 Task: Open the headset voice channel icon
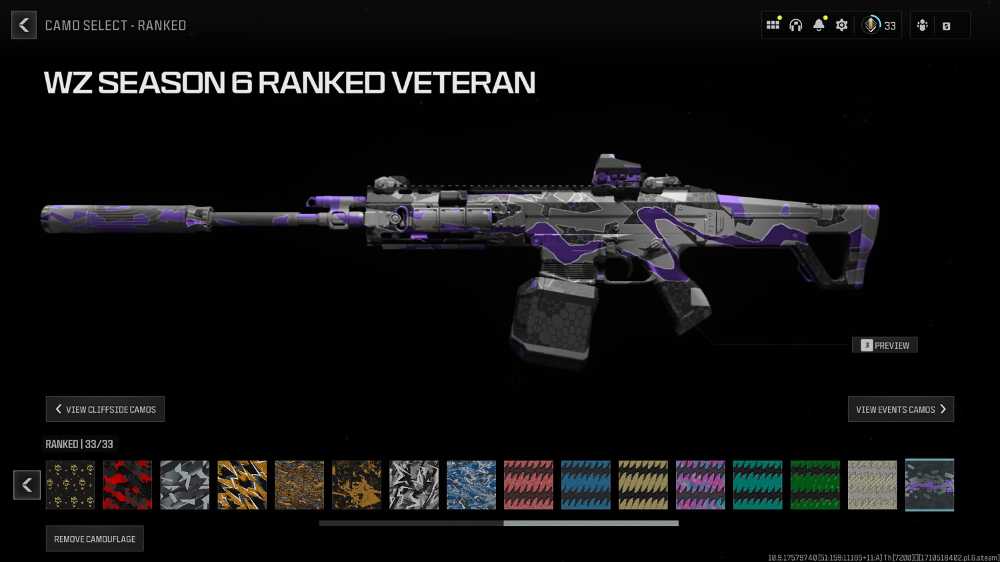coord(796,25)
